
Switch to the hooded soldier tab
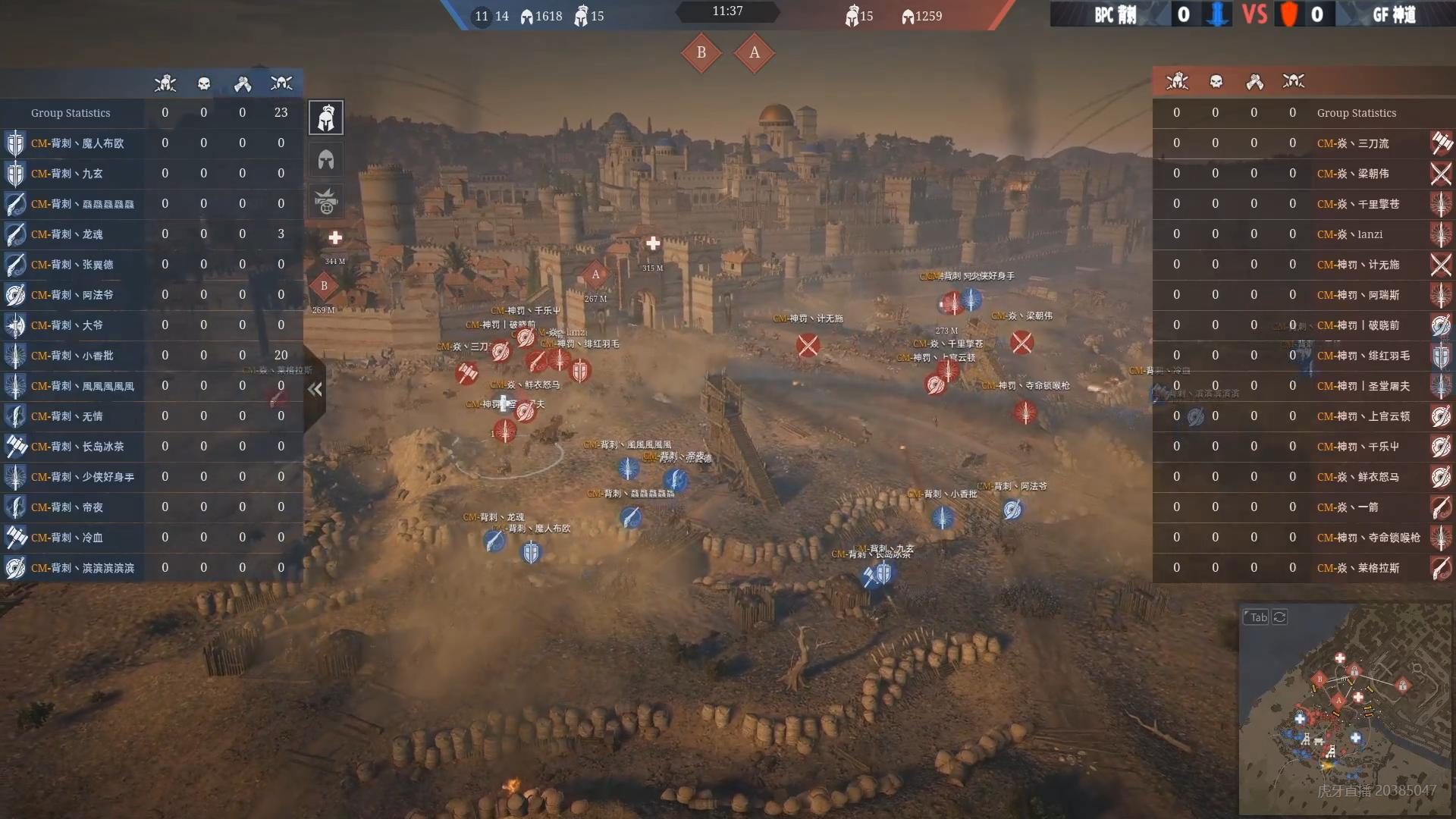point(326,159)
